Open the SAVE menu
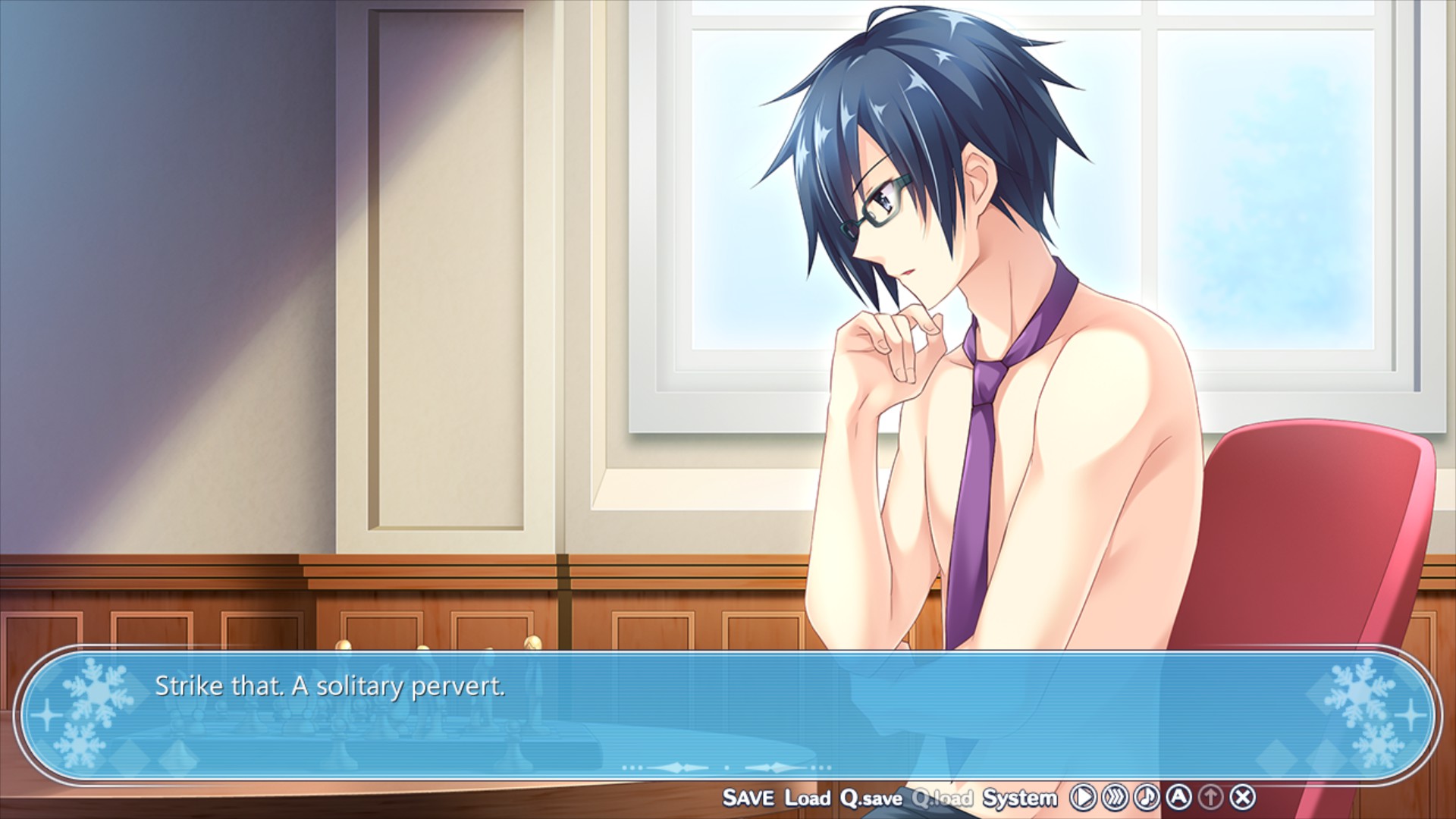 point(748,798)
